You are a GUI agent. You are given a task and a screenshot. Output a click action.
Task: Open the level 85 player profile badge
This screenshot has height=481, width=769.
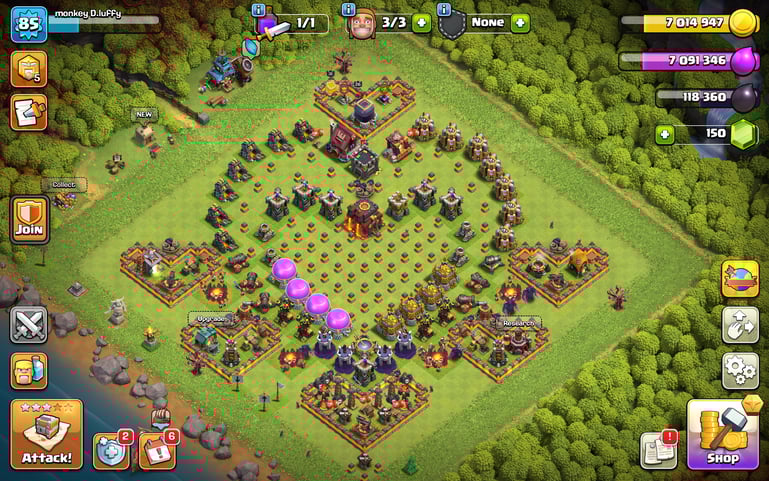click(29, 23)
